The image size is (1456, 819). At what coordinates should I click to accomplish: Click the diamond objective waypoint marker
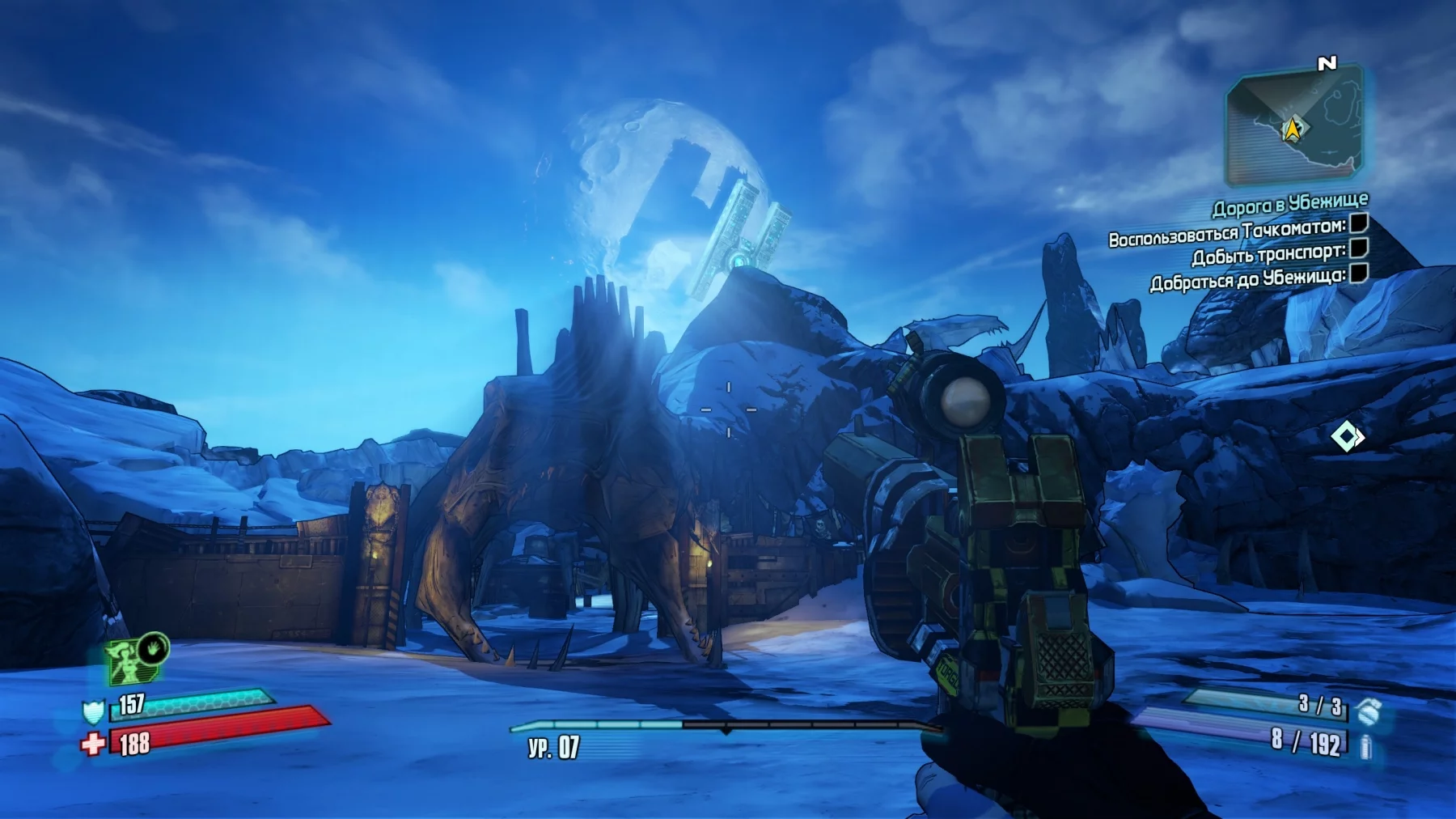pos(1347,438)
